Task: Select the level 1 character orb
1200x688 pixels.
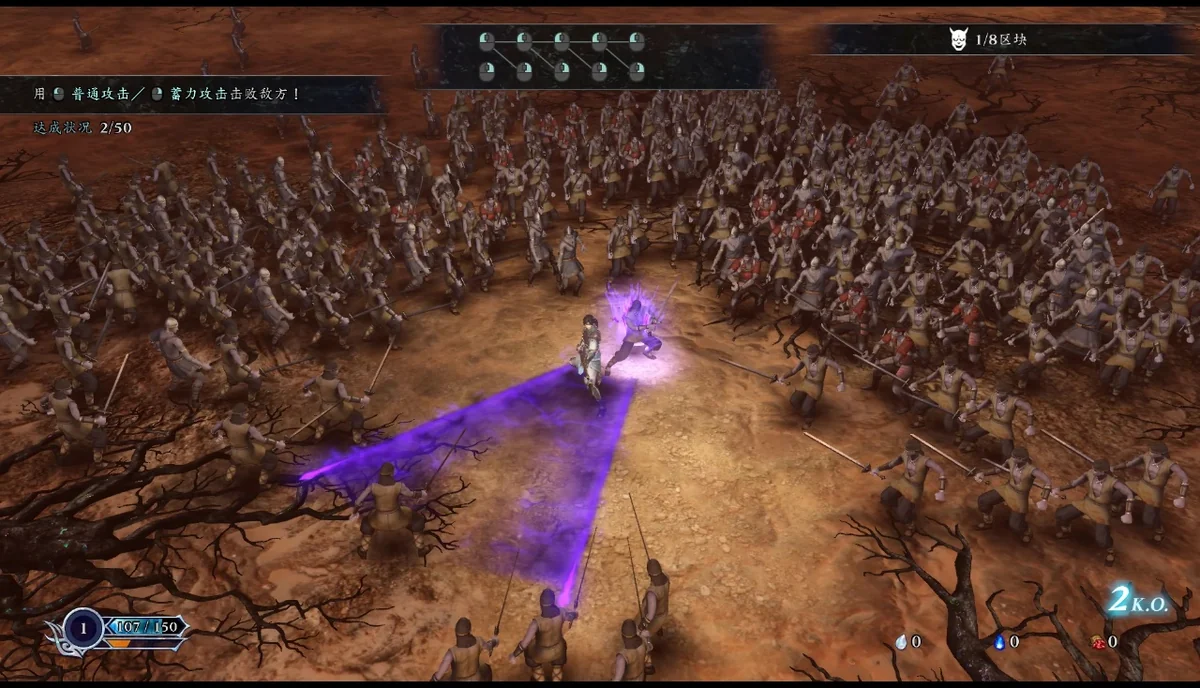Action: tap(82, 627)
